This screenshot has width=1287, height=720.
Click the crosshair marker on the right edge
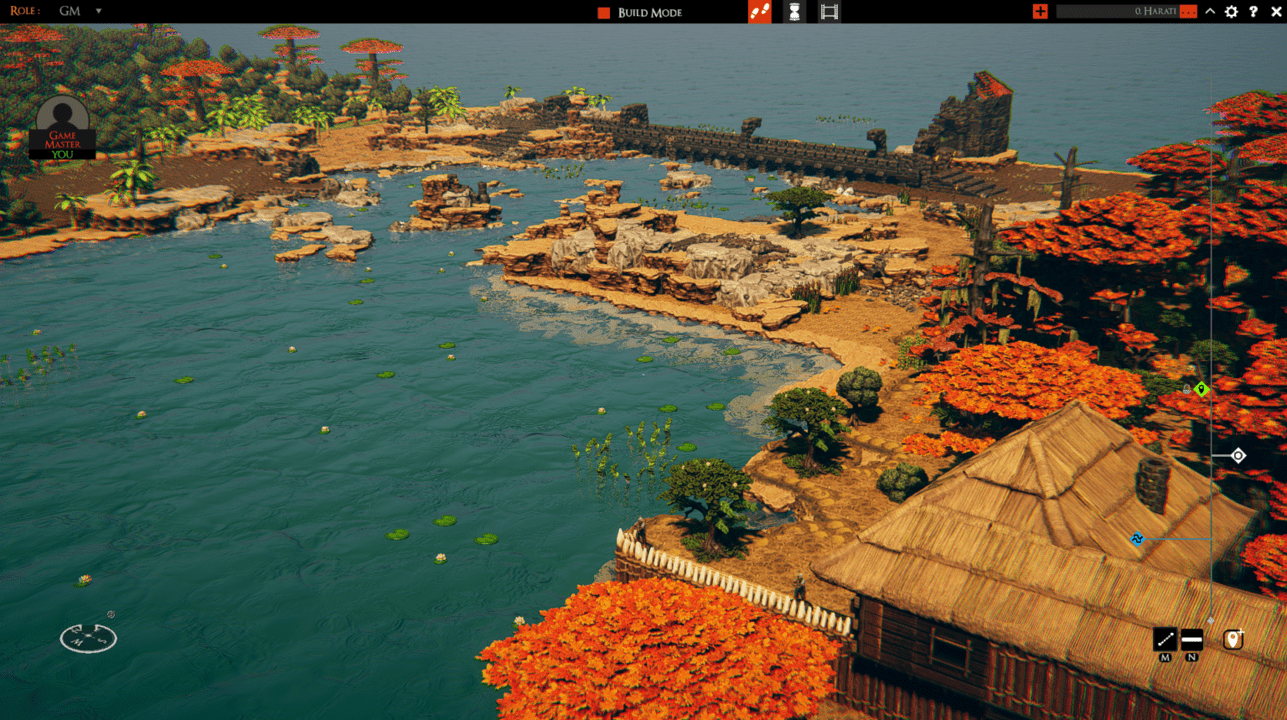(x=1237, y=455)
